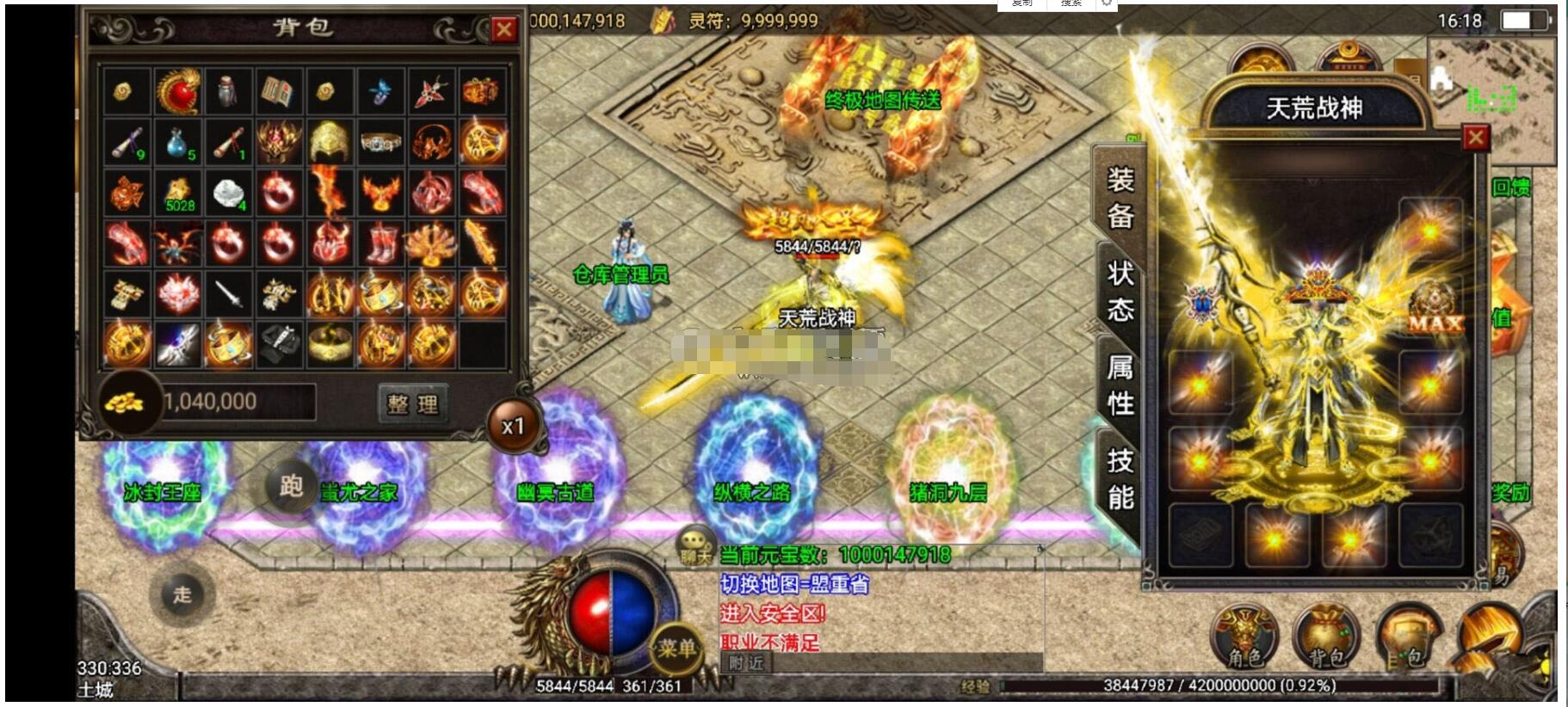Close the 背包 backpack panel
Screen dimensions: 1568x707
(x=503, y=30)
